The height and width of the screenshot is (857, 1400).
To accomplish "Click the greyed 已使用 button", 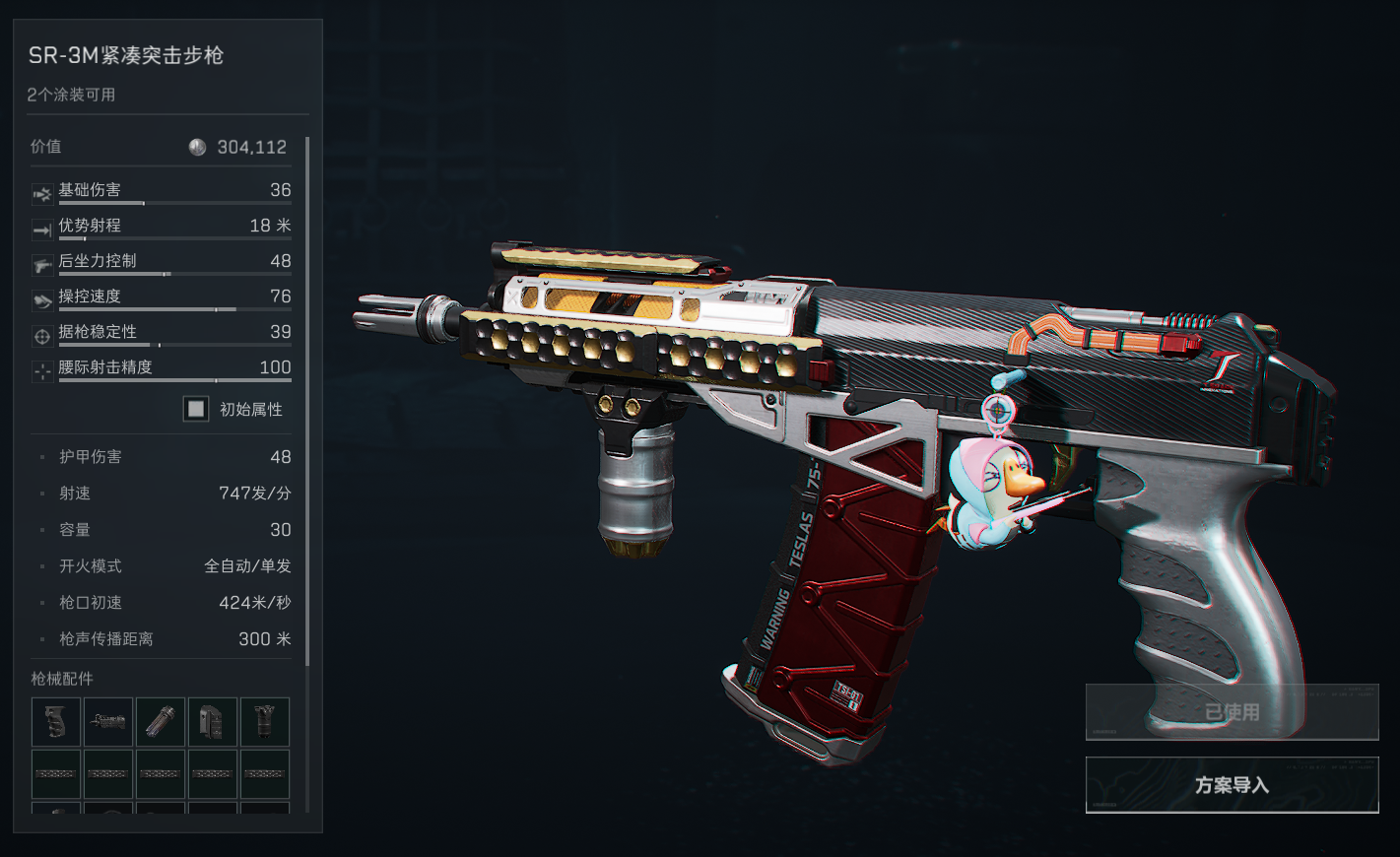I will (1232, 712).
